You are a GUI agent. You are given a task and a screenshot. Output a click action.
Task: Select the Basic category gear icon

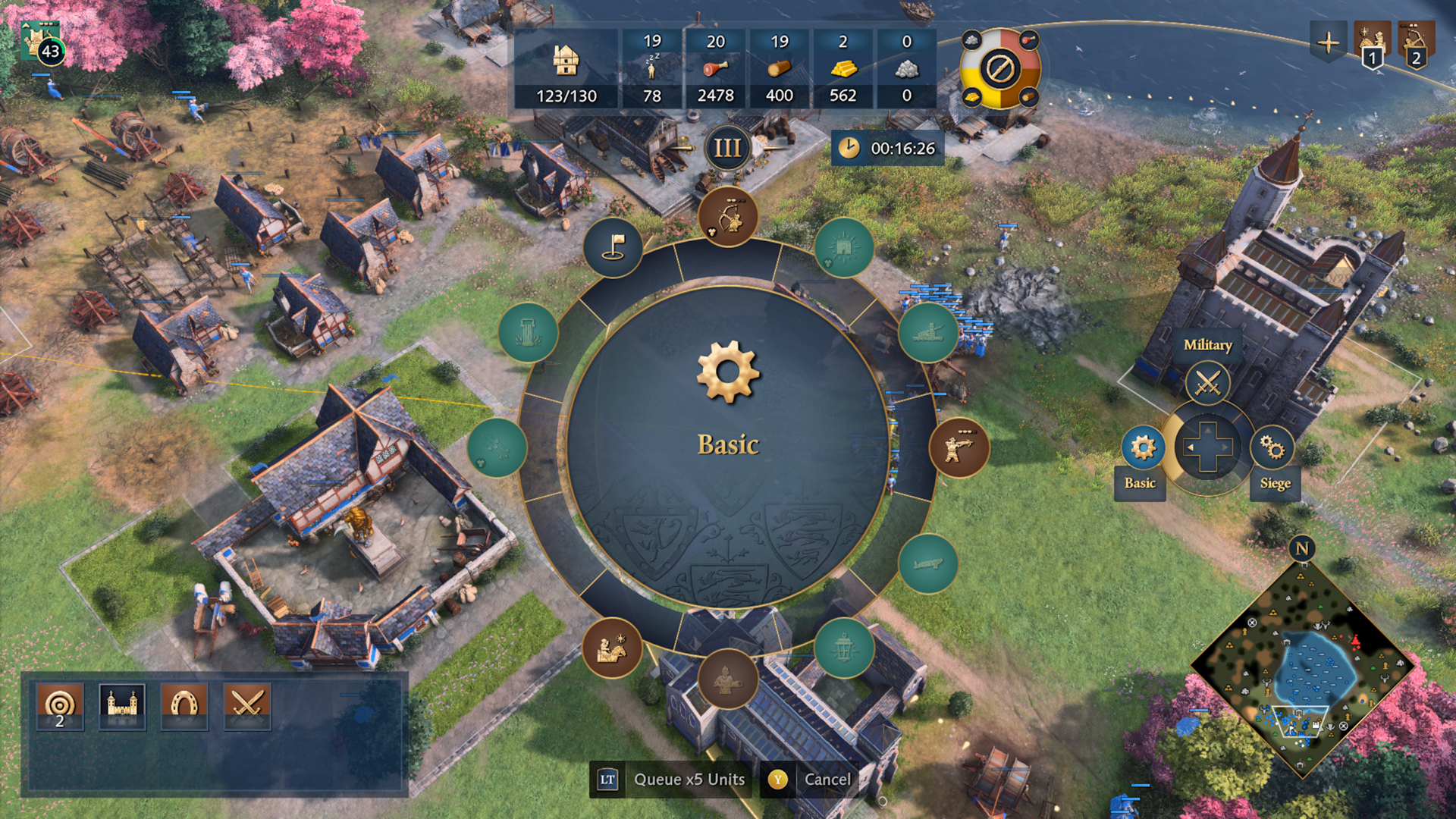pyautogui.click(x=1142, y=447)
